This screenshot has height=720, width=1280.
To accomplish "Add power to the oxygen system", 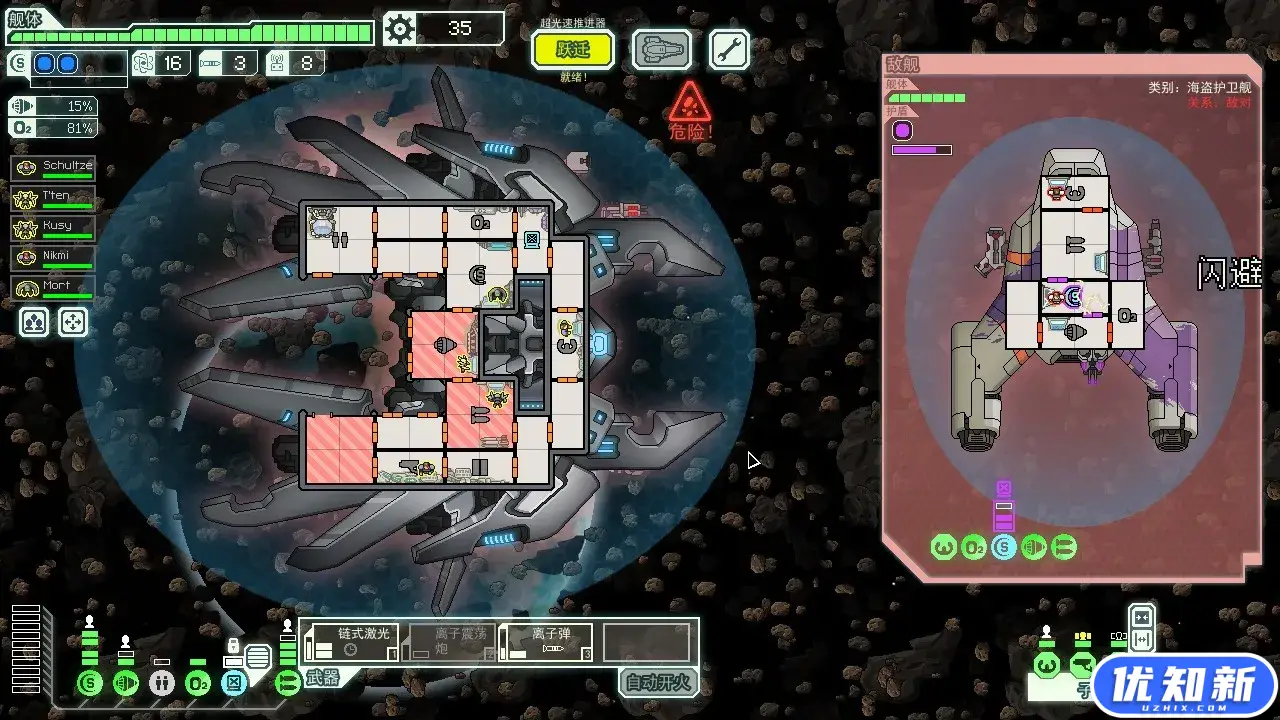I will 198,684.
